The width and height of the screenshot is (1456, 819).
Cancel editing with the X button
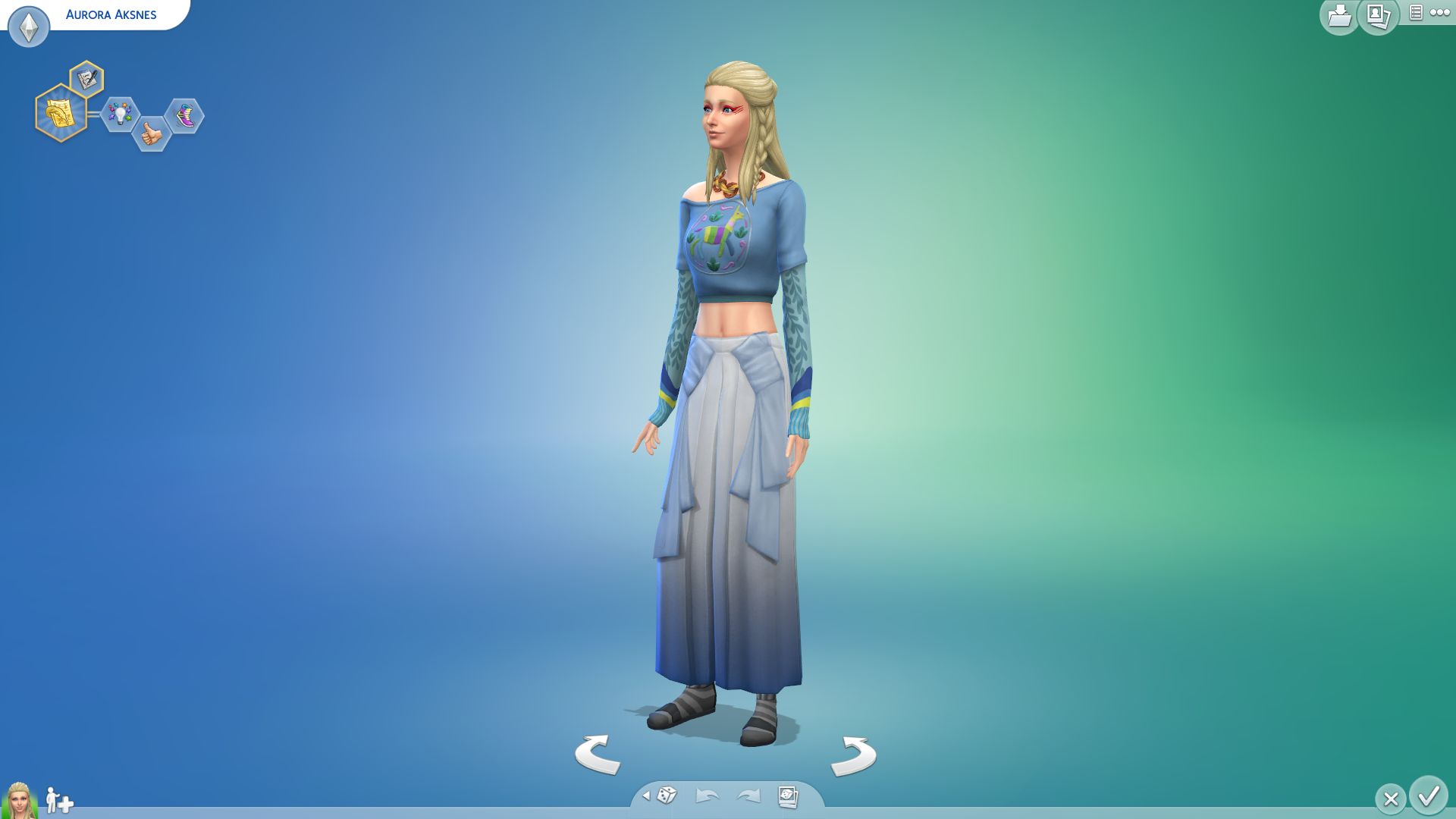click(x=1390, y=798)
